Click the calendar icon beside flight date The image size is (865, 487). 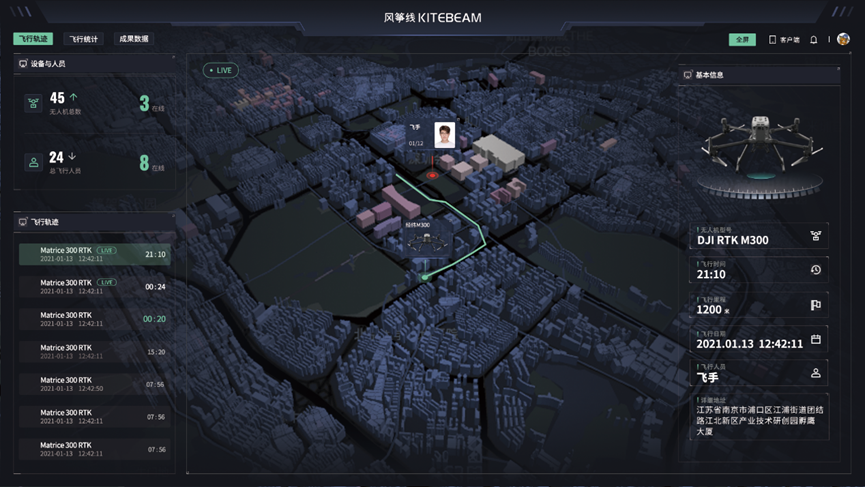(x=816, y=339)
